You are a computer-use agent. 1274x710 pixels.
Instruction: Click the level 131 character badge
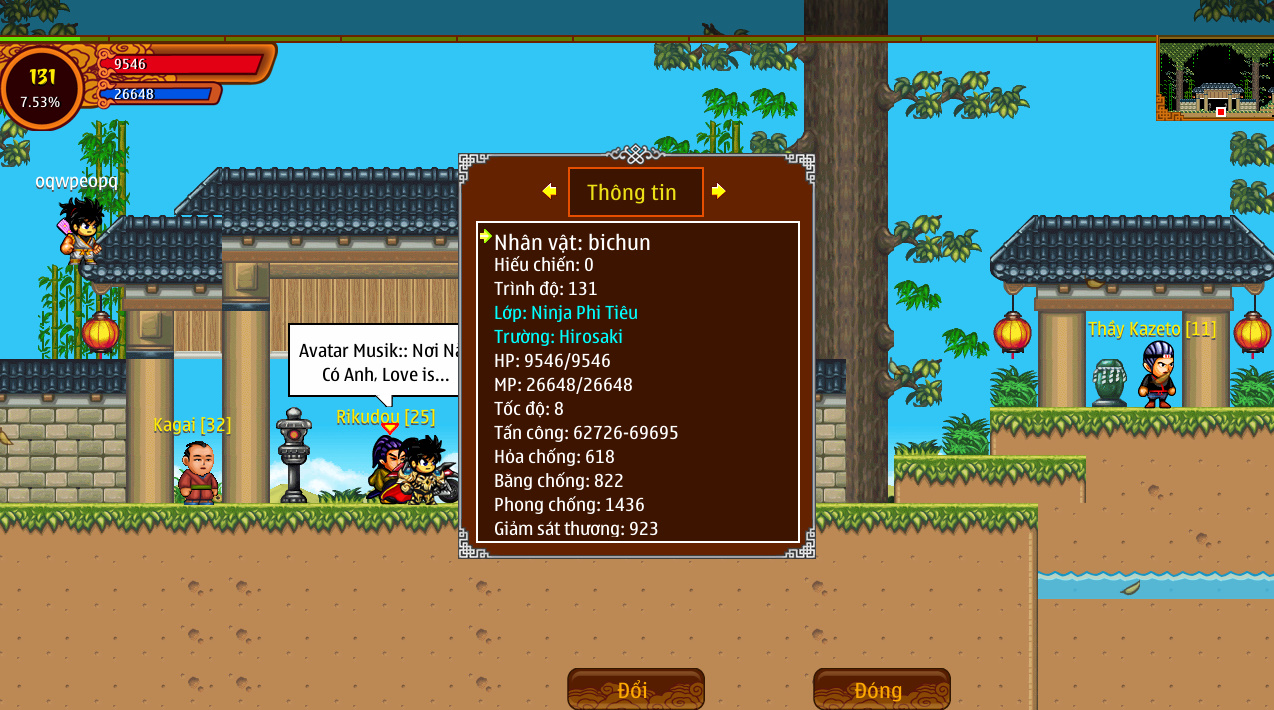41,88
